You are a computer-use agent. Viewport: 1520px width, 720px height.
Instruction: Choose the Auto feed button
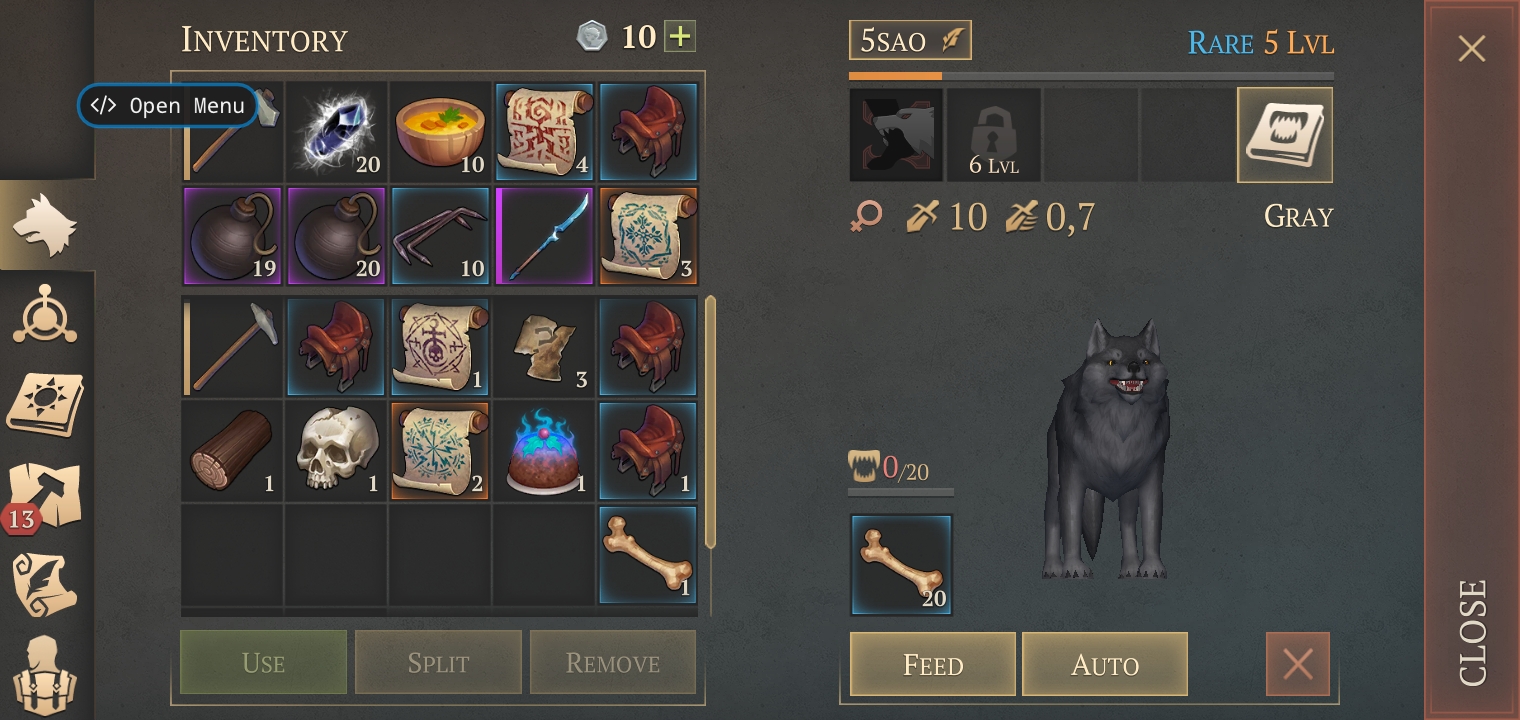[x=1104, y=664]
